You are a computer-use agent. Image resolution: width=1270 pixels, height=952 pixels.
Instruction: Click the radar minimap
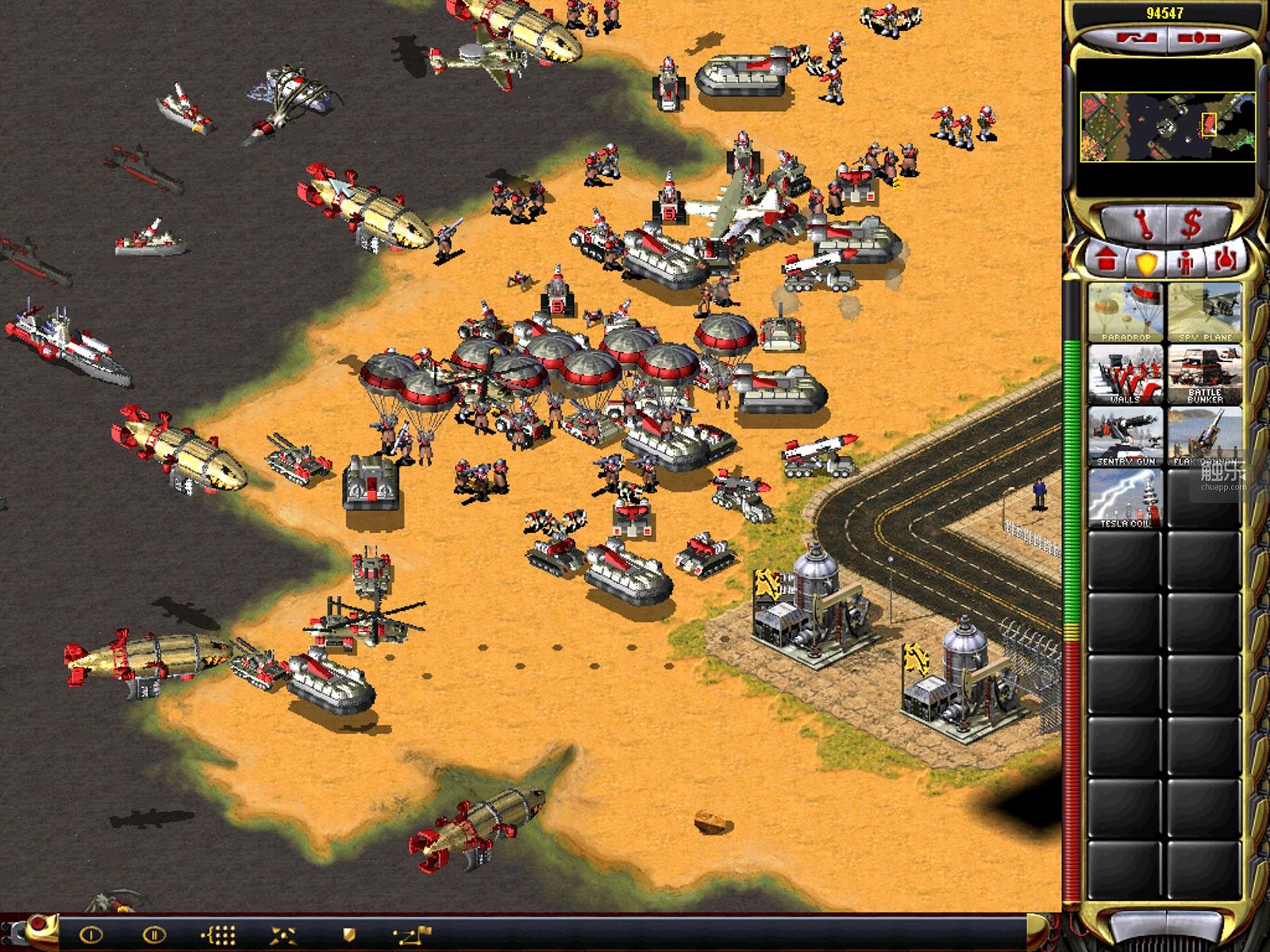[1168, 127]
